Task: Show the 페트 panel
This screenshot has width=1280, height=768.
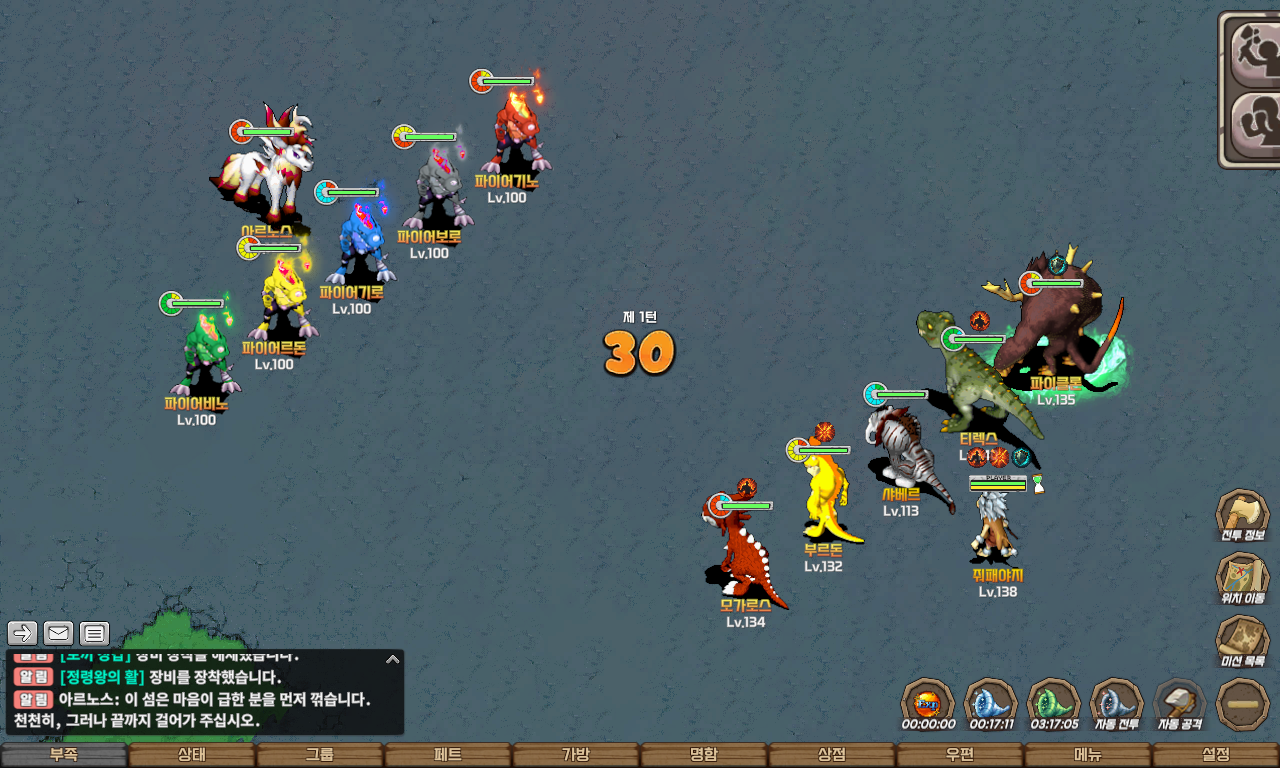Action: (x=448, y=755)
